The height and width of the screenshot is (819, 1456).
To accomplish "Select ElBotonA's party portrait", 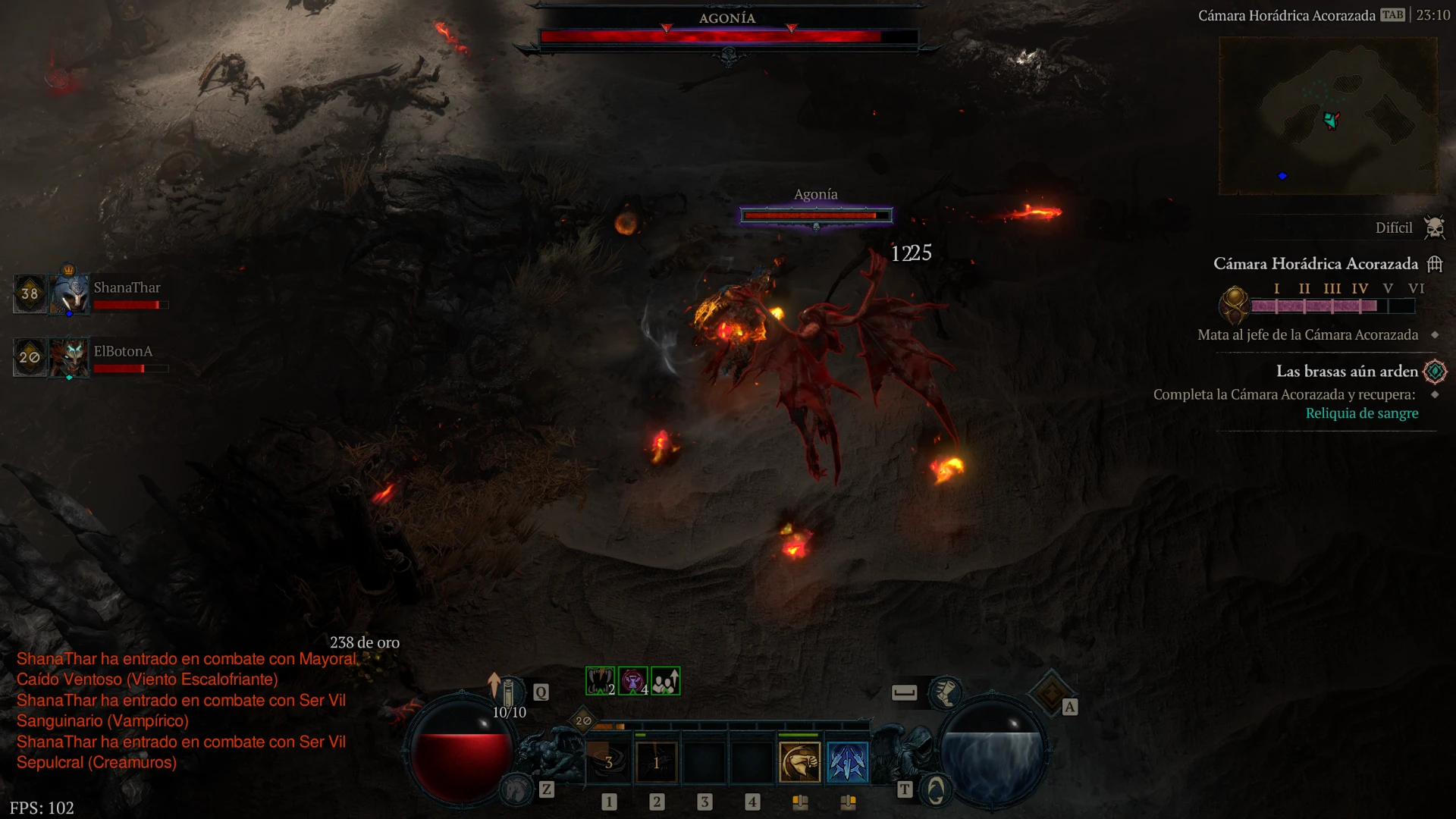I will [x=71, y=357].
